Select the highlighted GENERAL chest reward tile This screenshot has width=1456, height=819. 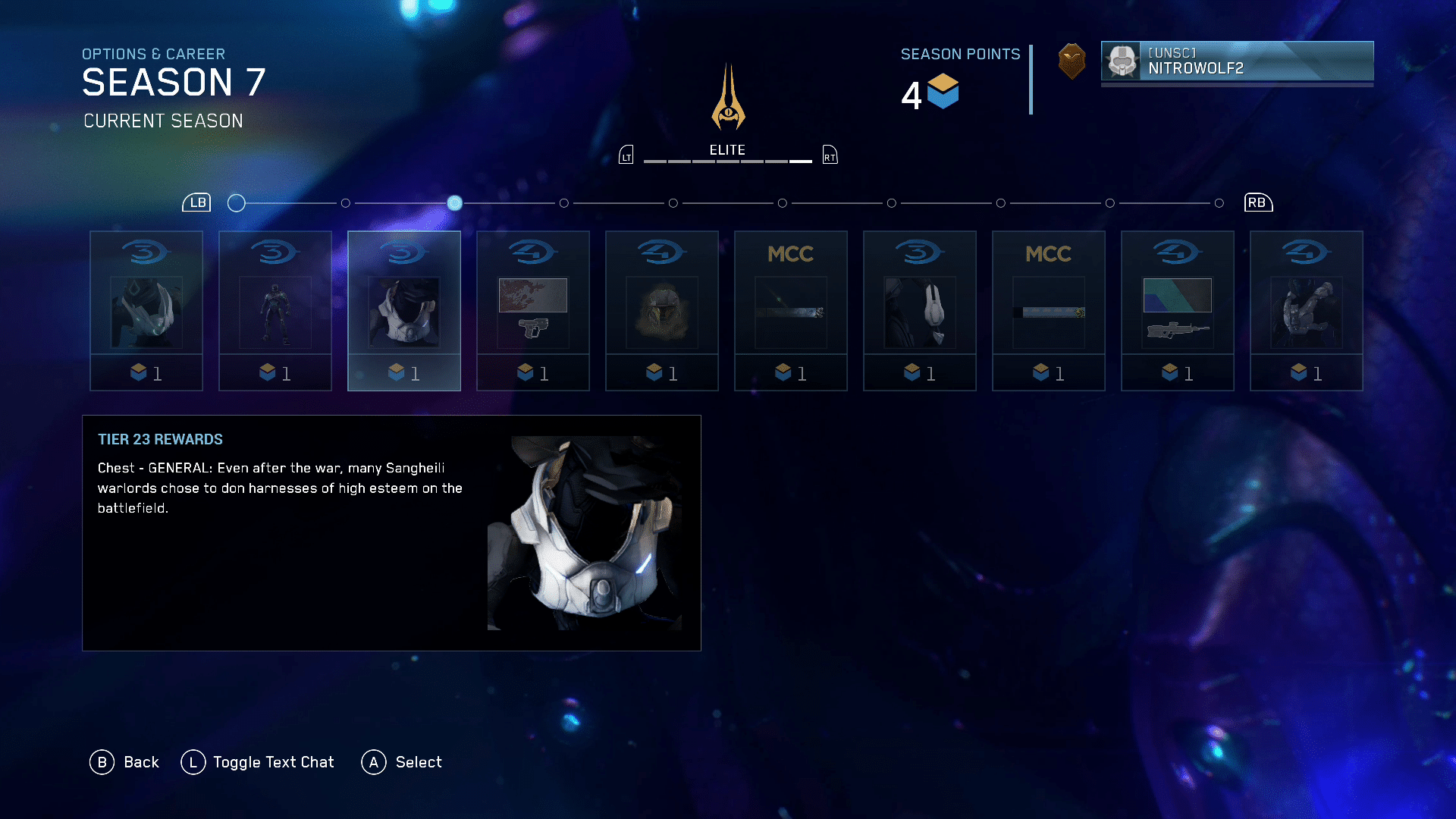point(403,311)
